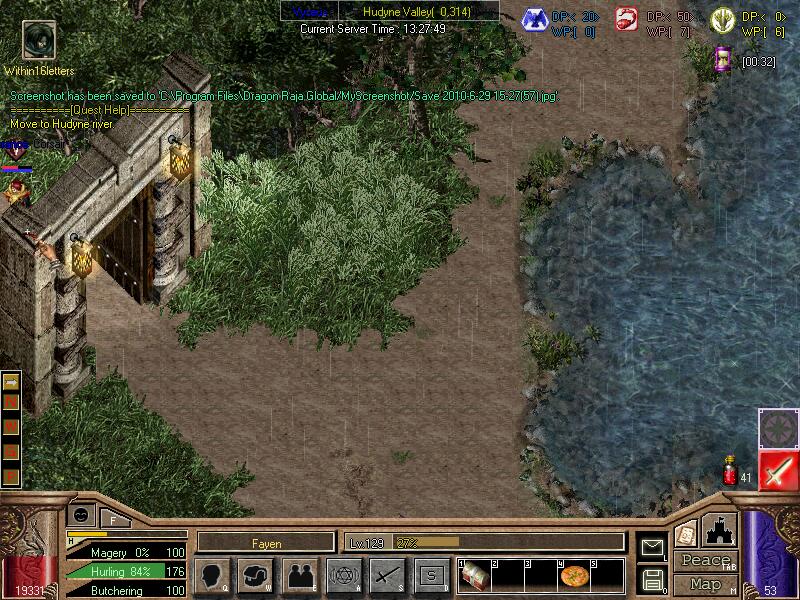Click the helmet equipment button
The image size is (800, 600).
256,576
